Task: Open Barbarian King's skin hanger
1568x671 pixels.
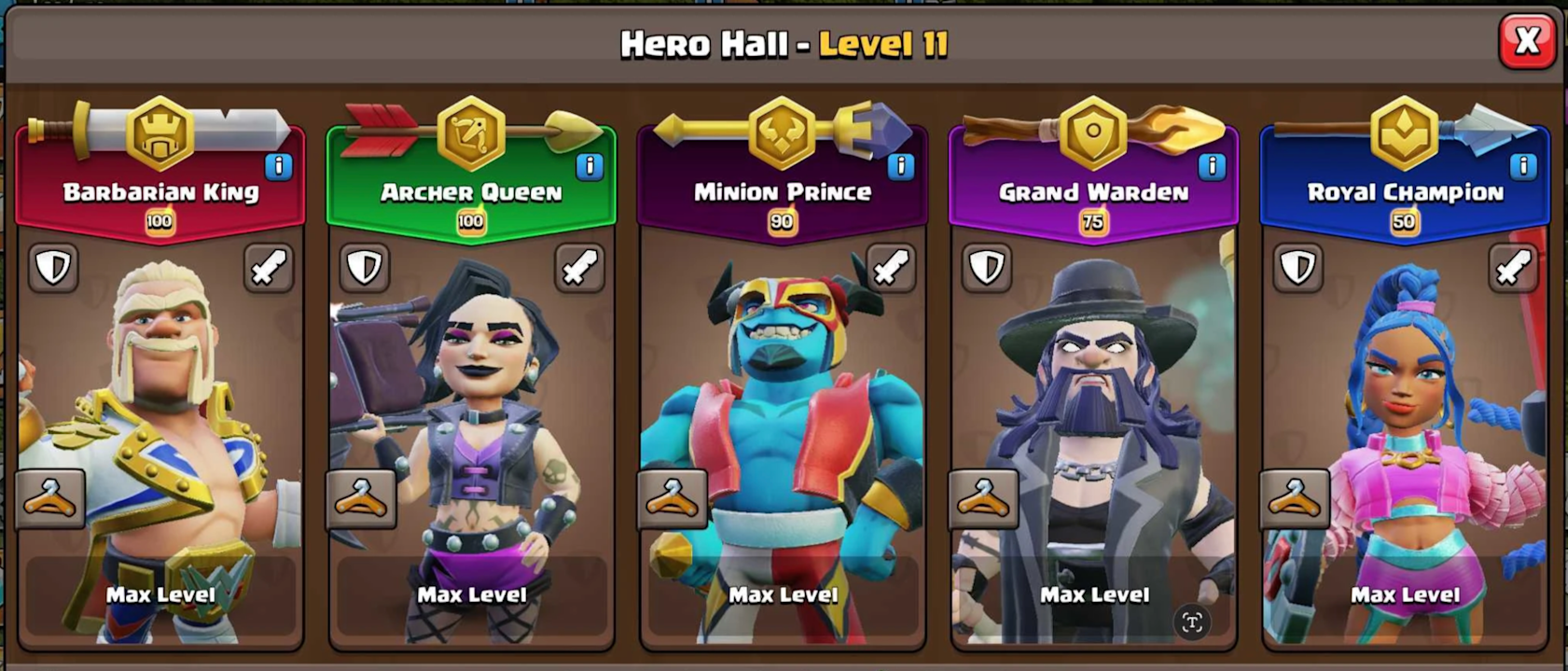Action: (x=50, y=499)
